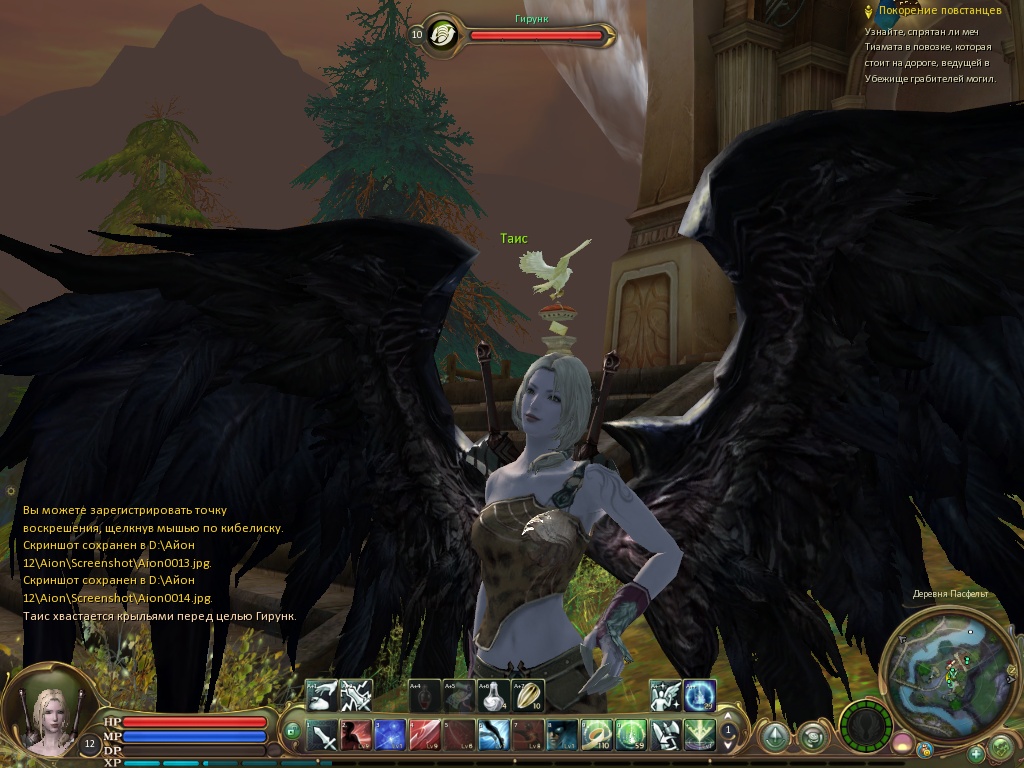Use the blue starburst skill in slot 3
Image resolution: width=1024 pixels, height=768 pixels.
coord(391,737)
